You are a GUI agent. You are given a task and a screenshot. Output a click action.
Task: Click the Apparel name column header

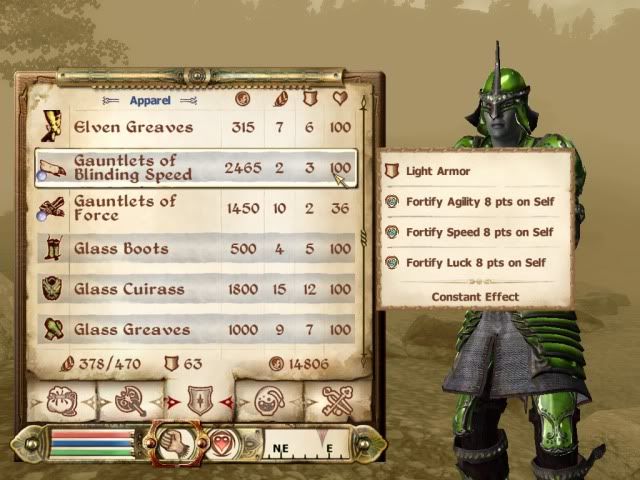point(150,100)
